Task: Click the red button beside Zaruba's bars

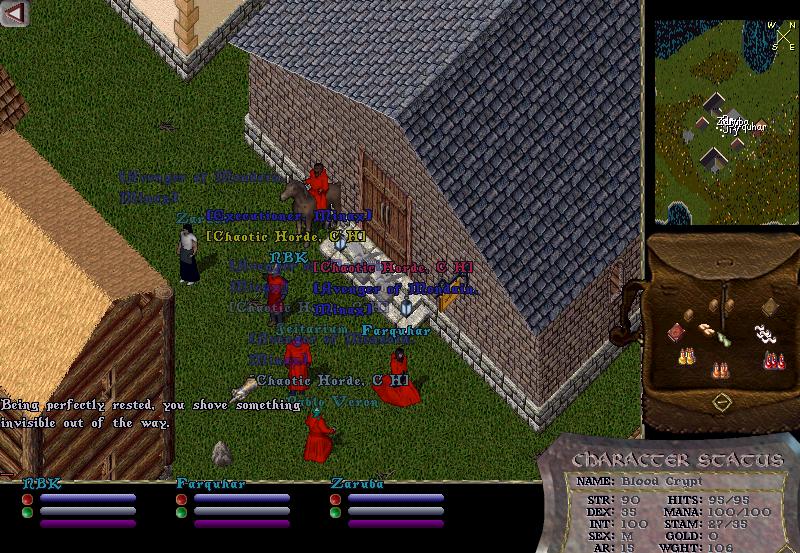Action: click(335, 499)
